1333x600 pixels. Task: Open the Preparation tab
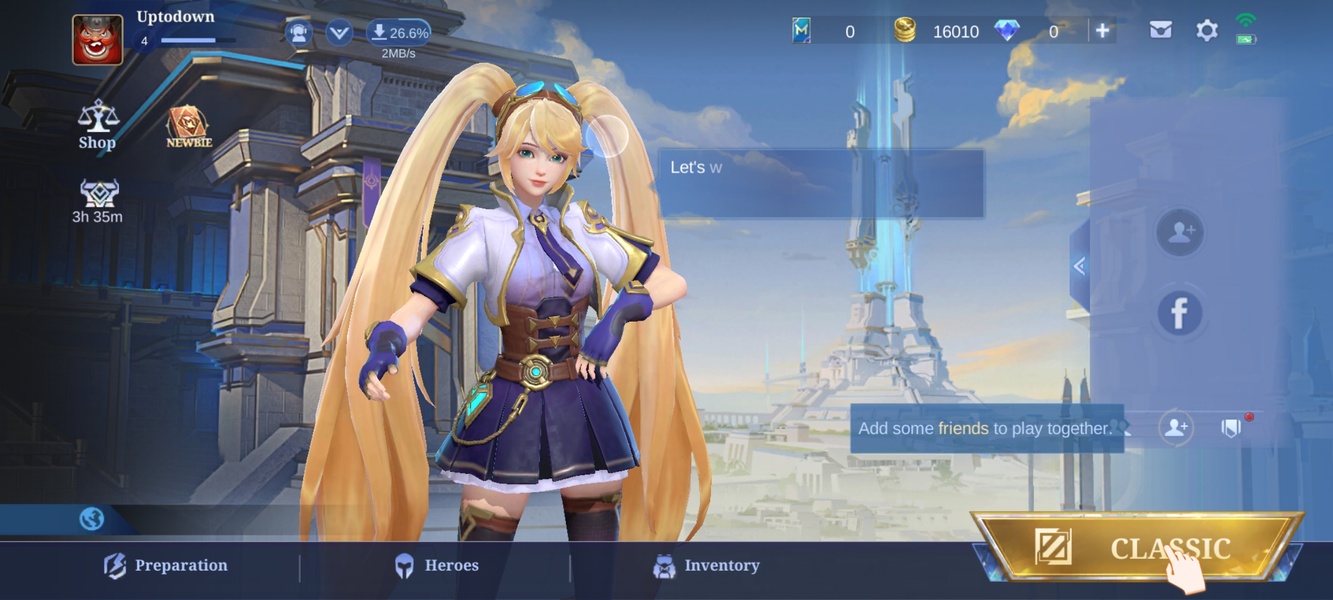pos(166,566)
